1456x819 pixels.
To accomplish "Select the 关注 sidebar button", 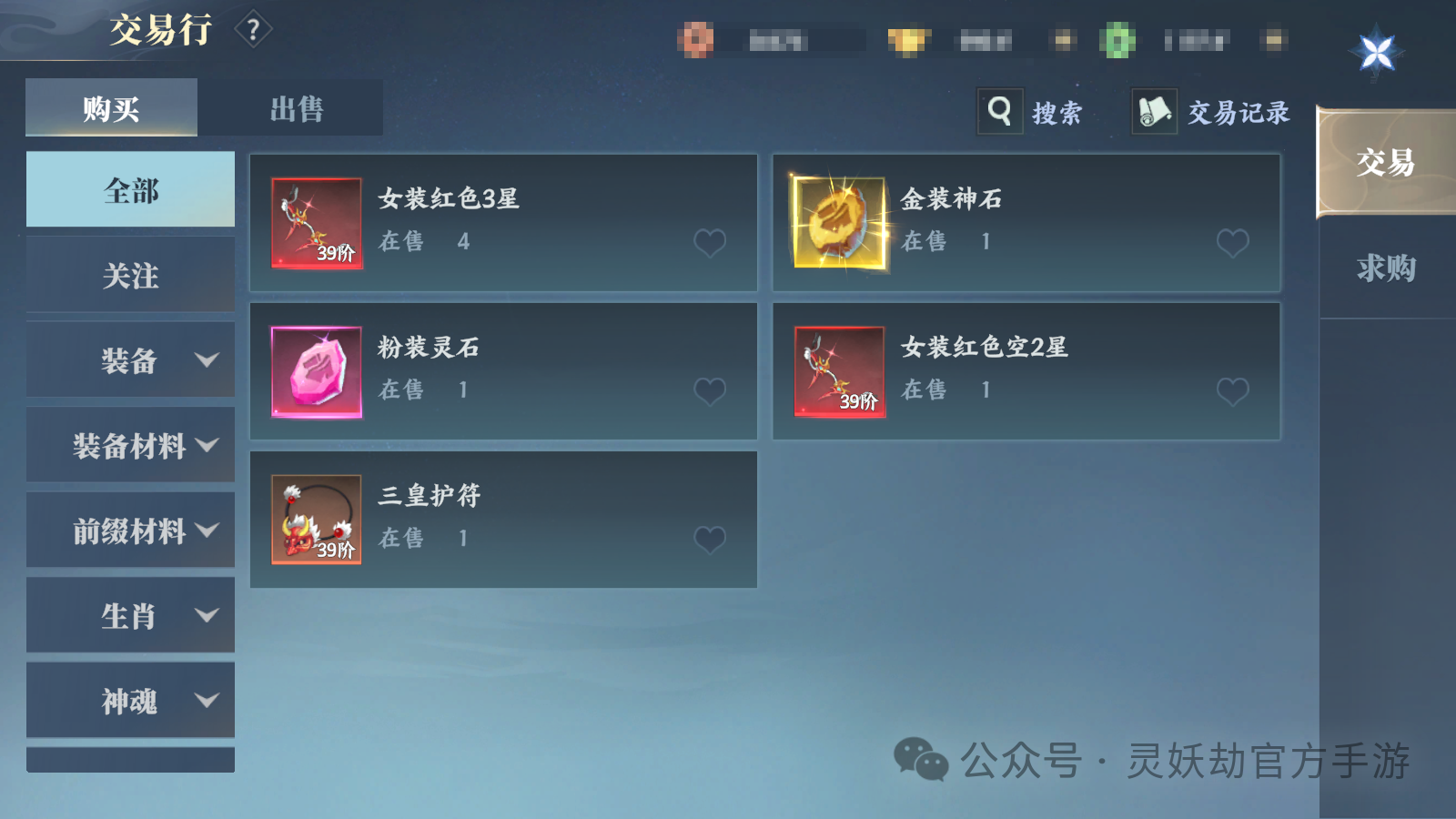I will 130,274.
